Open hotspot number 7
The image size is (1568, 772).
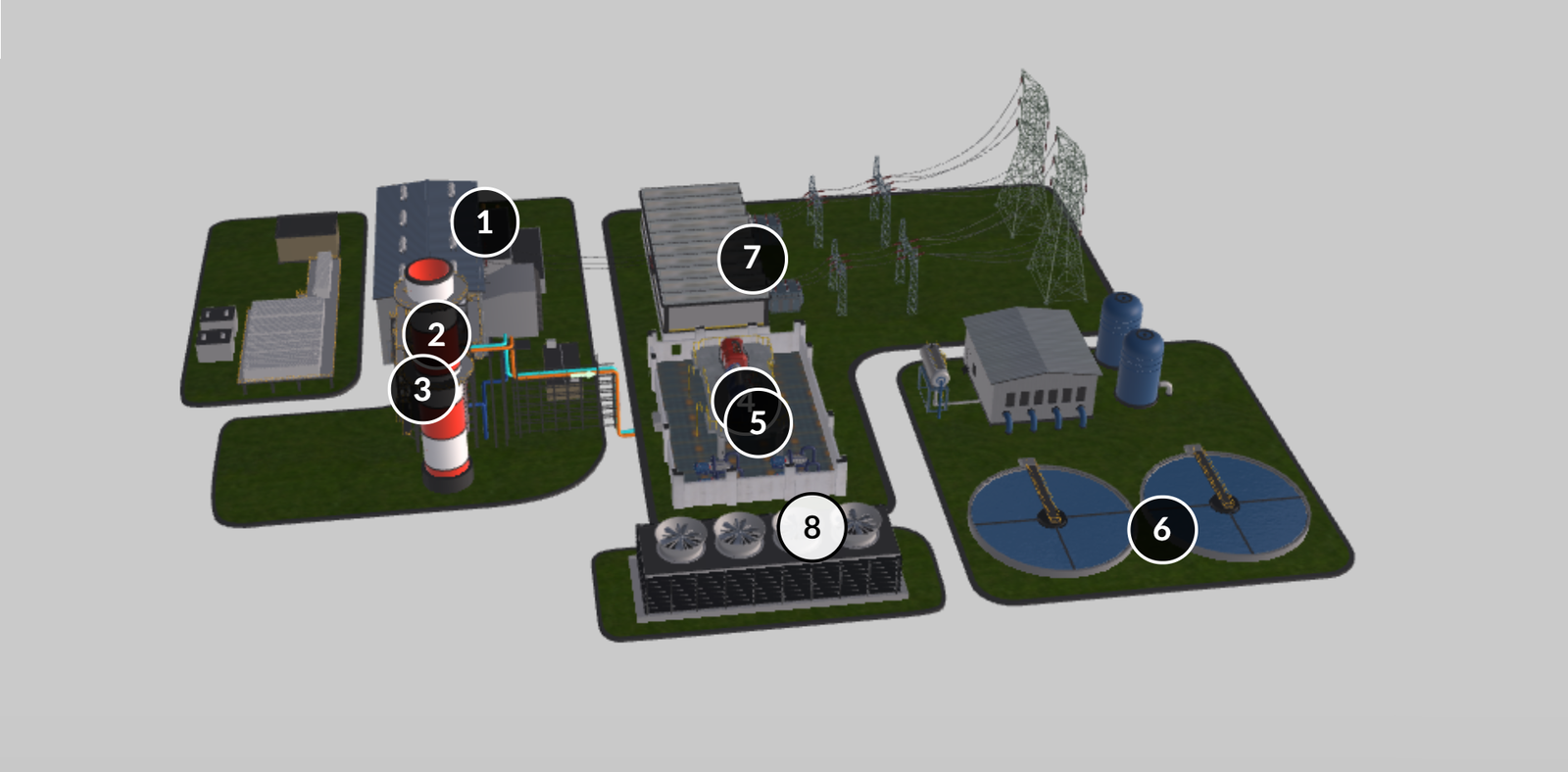[x=752, y=258]
